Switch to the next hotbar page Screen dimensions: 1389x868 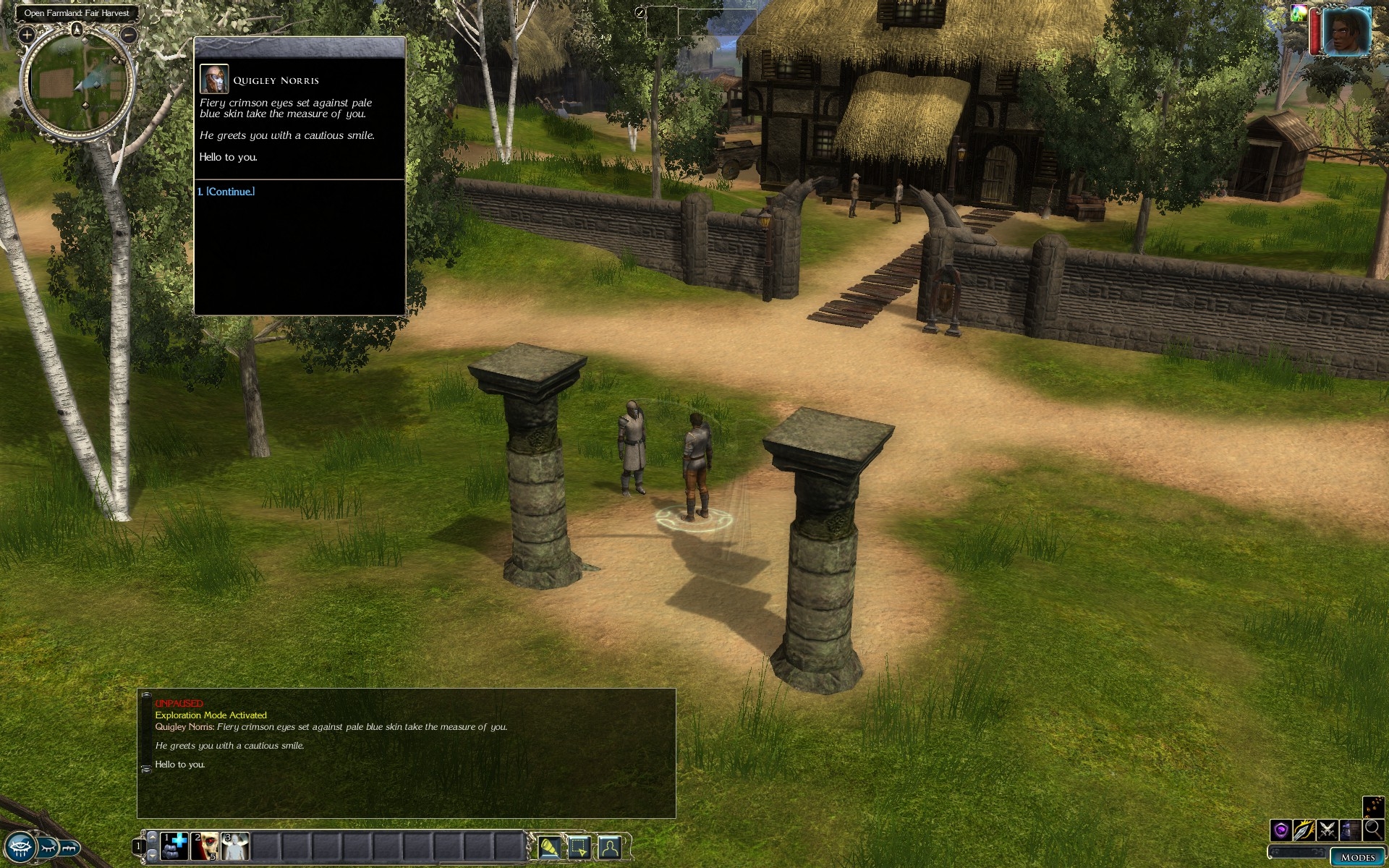[152, 855]
